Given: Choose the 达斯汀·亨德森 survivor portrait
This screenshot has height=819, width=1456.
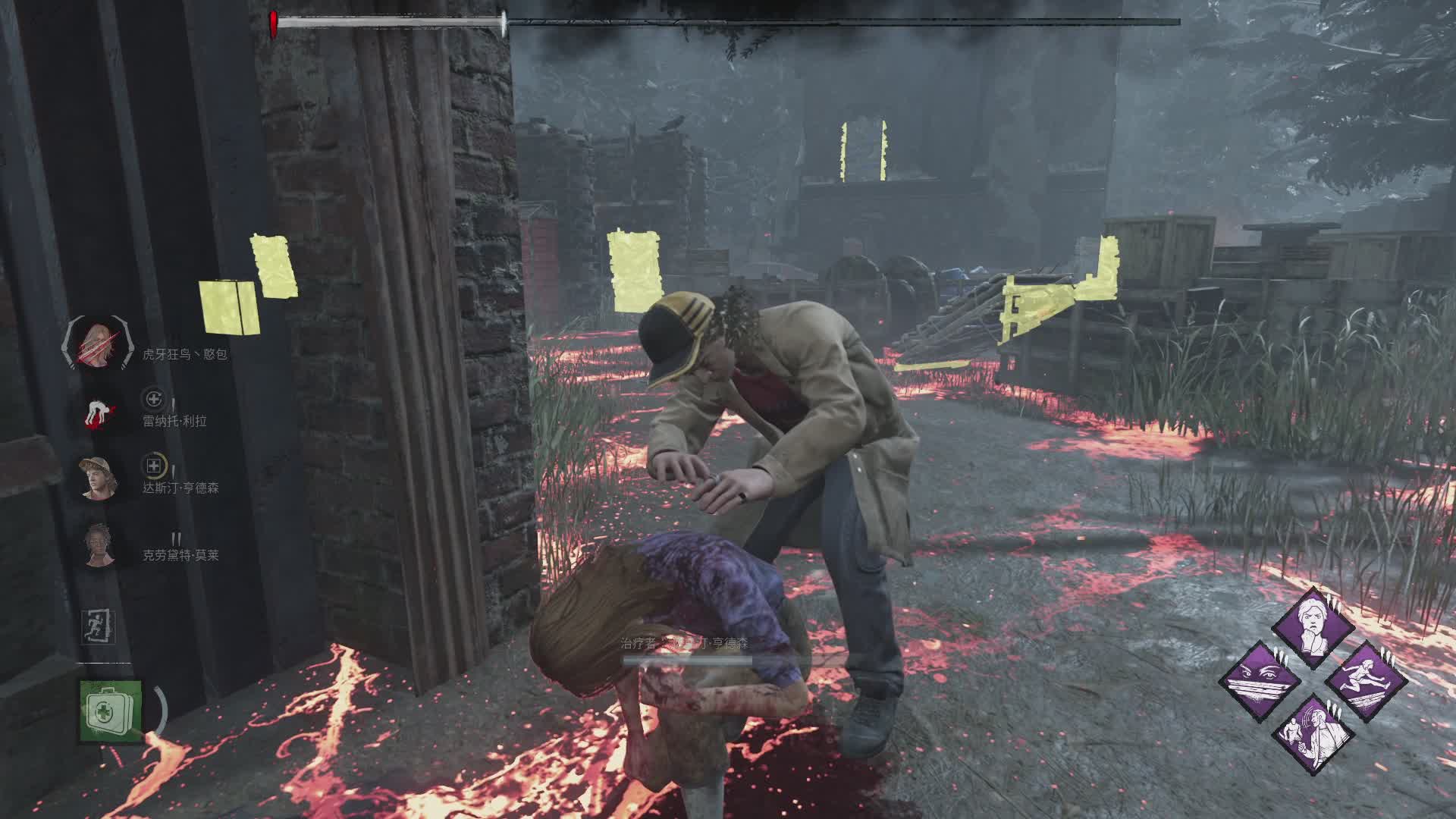Looking at the screenshot, I should coord(96,479).
